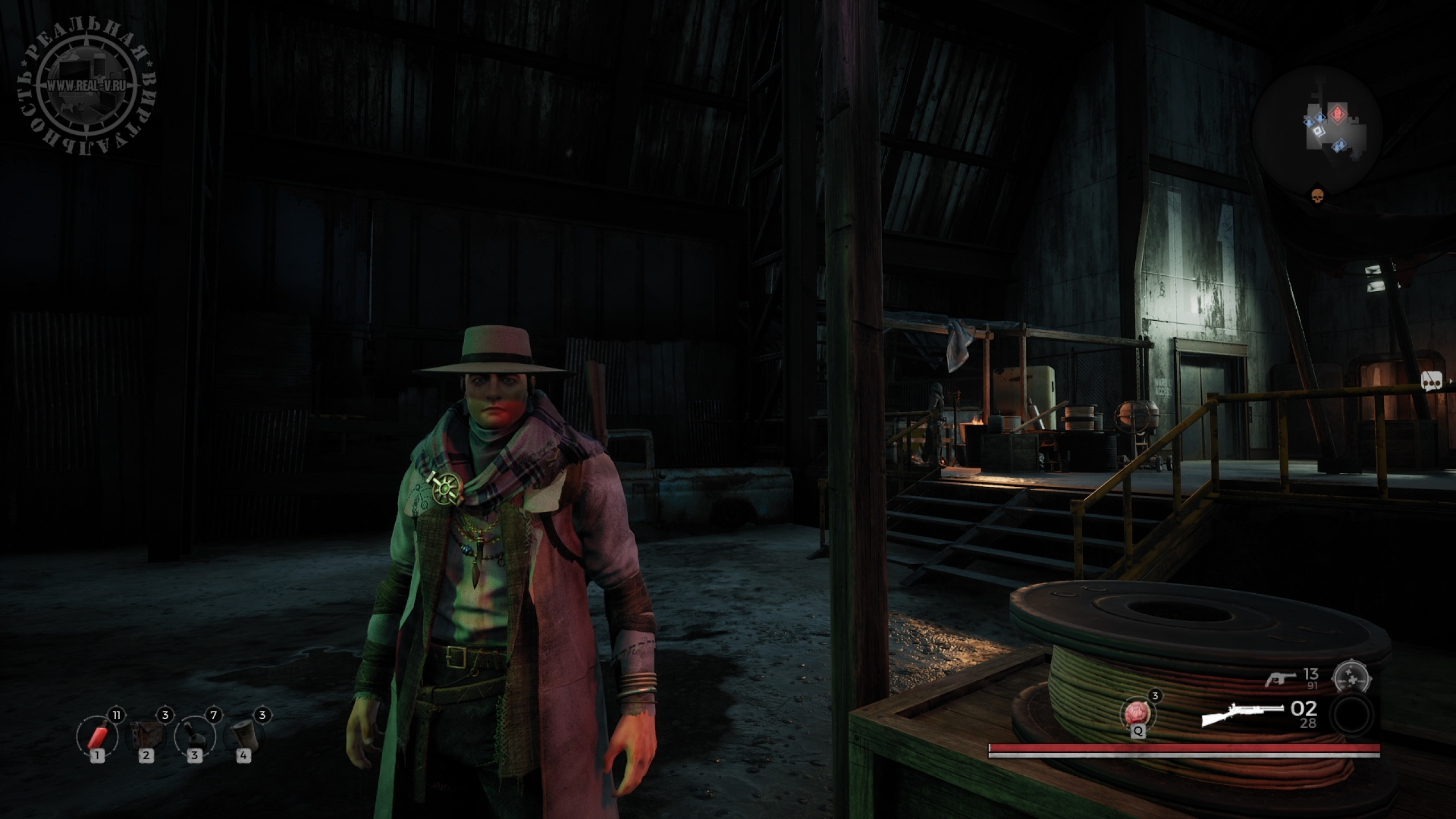Use the bandage roll consumable
Viewport: 1456px width, 819px height.
coord(243,736)
